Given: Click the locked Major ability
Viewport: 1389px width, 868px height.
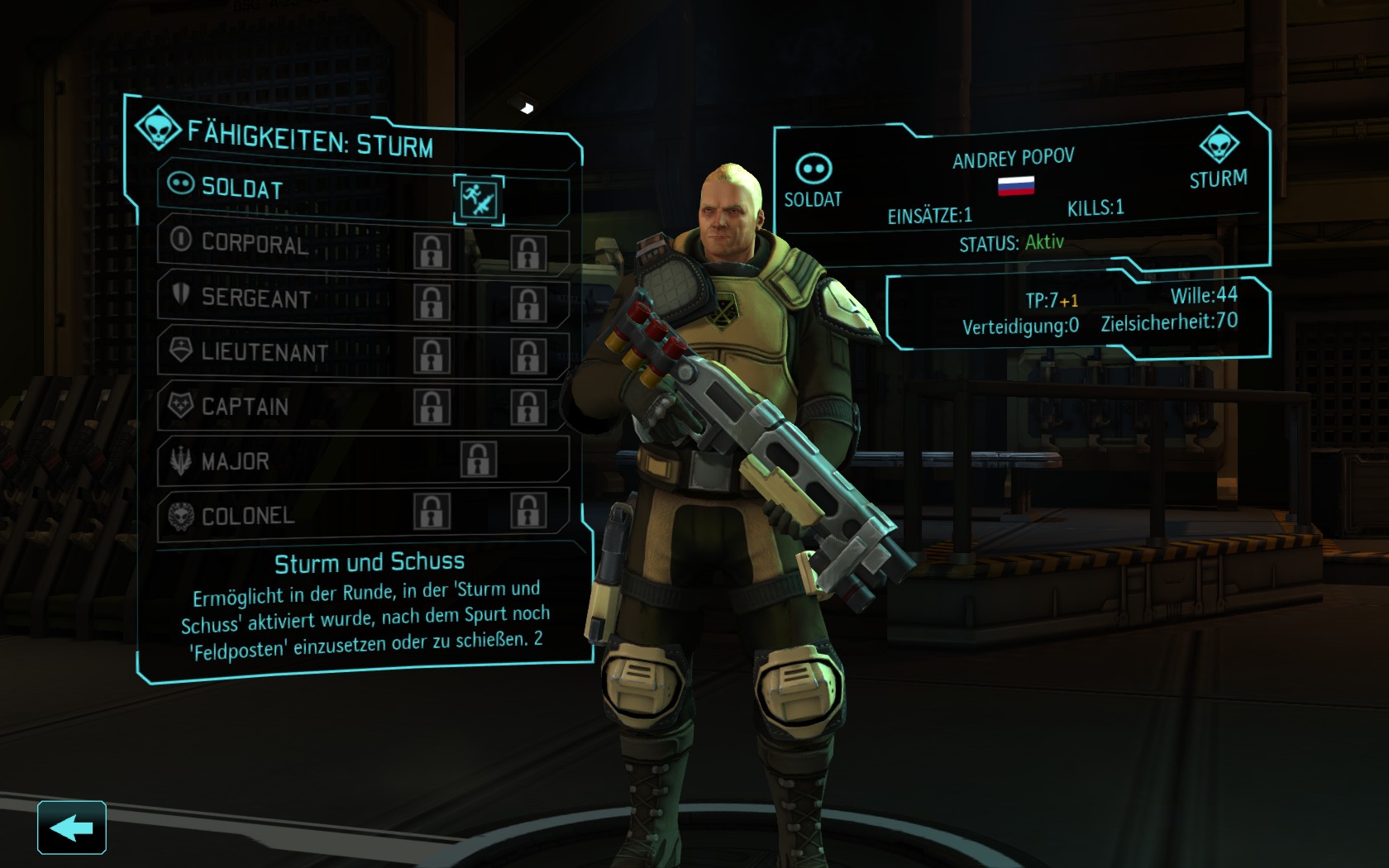Looking at the screenshot, I should coord(478,460).
